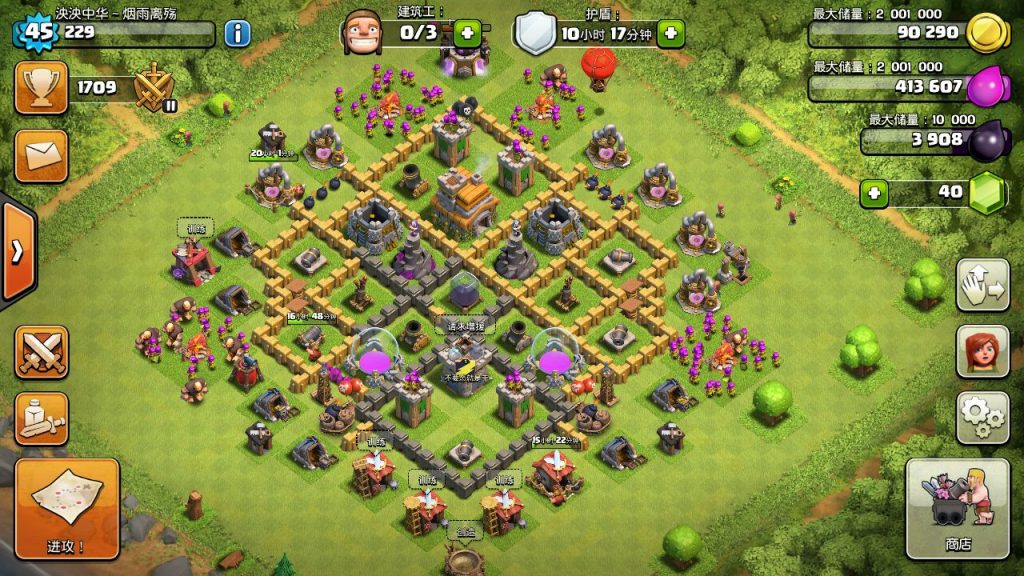
Task: Open the crossed swords battle log
Action: click(x=42, y=352)
